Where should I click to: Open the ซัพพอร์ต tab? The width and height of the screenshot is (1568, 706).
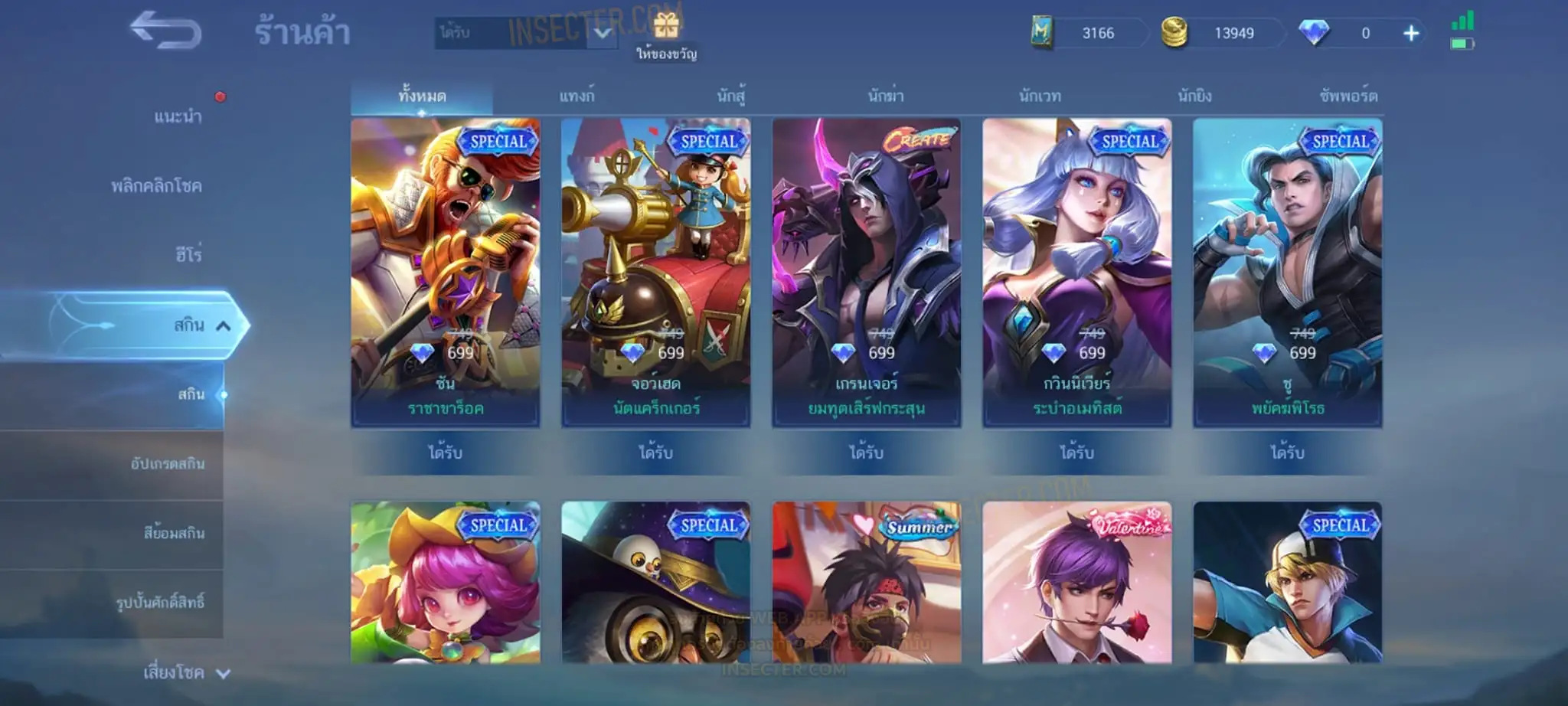[x=1348, y=96]
